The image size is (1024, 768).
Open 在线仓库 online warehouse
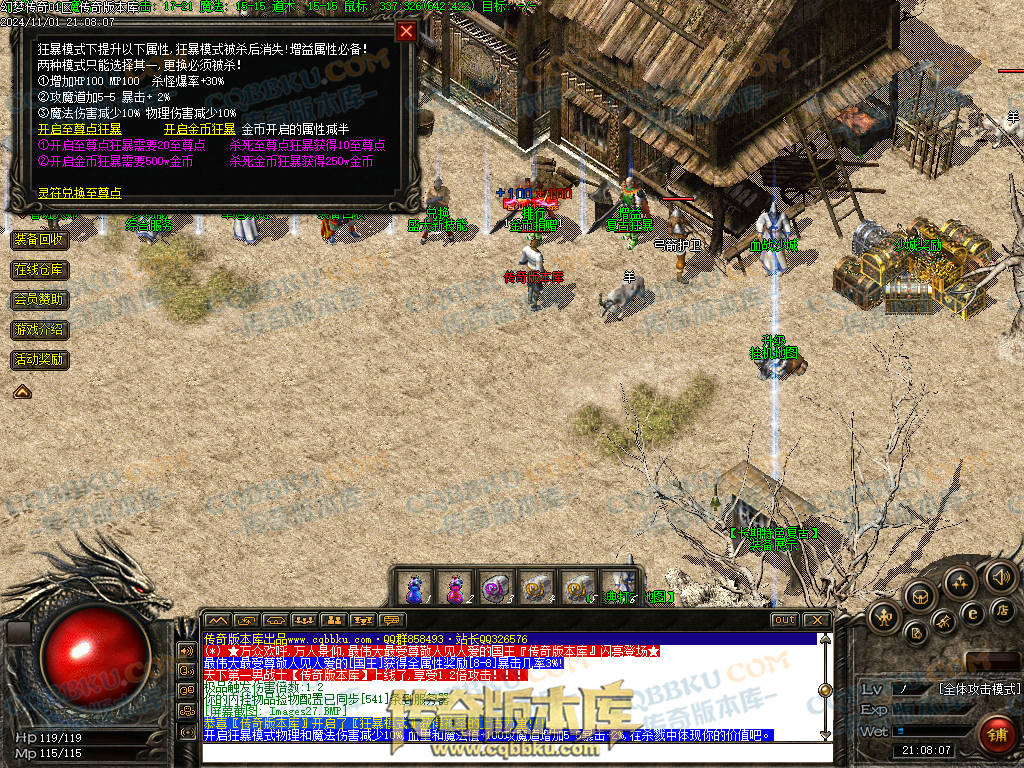[39, 270]
